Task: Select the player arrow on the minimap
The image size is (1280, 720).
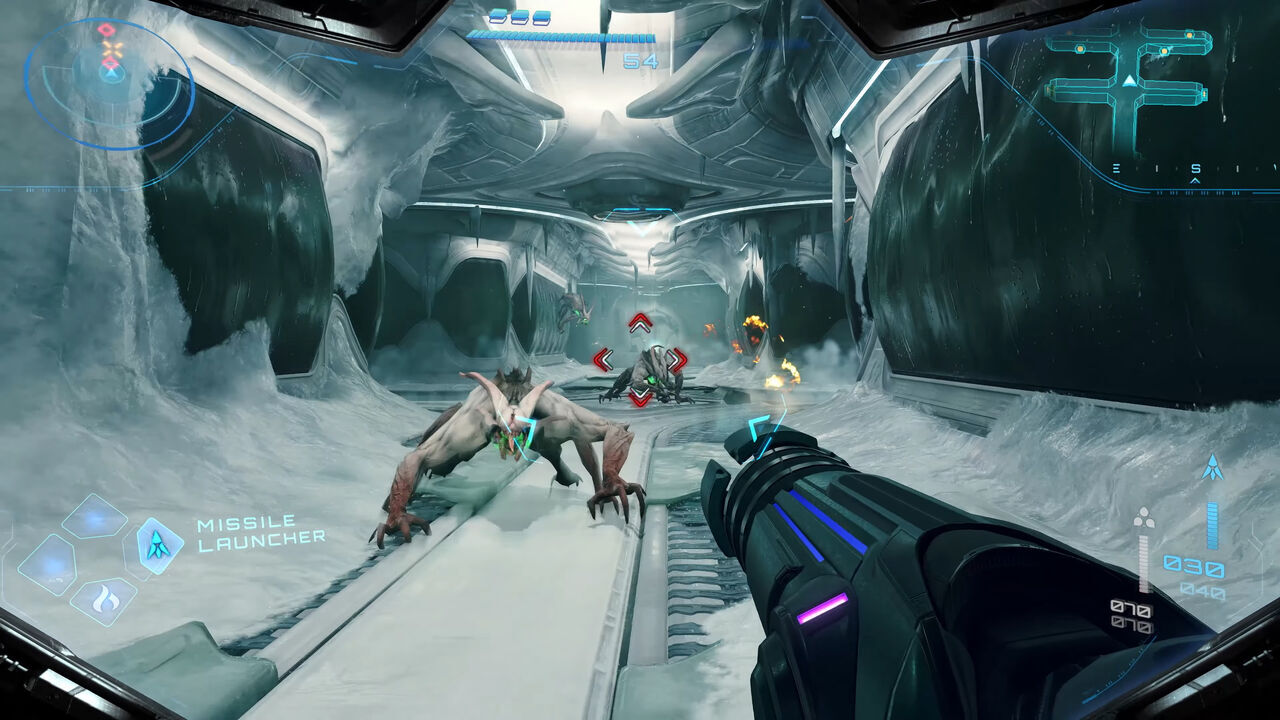Action: point(1129,81)
